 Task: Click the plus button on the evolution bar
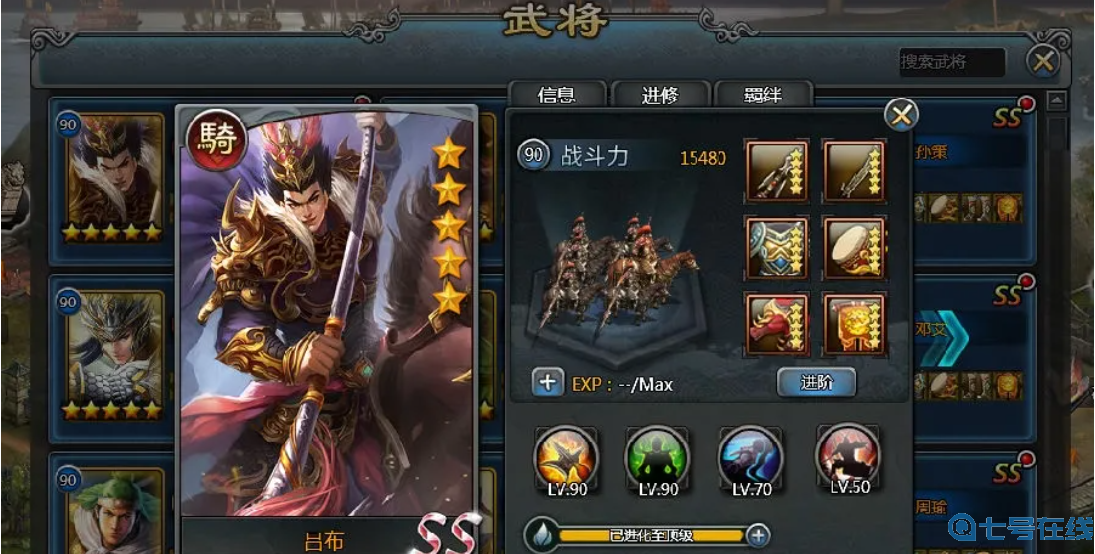pos(758,535)
